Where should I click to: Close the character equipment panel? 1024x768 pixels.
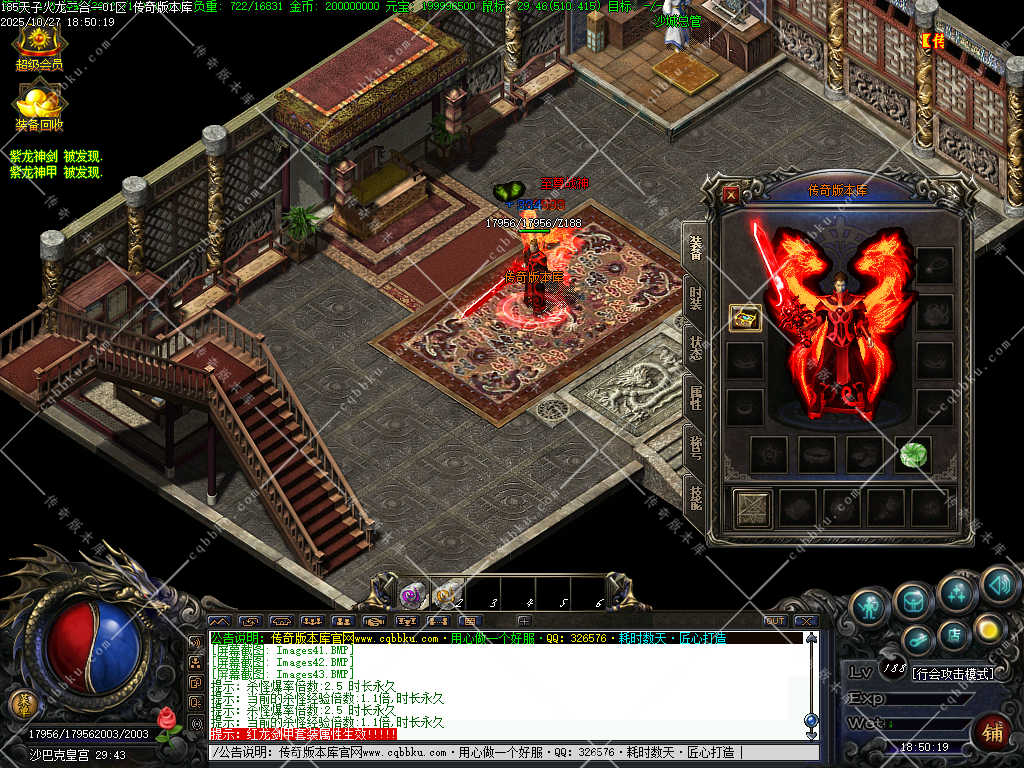tap(731, 195)
